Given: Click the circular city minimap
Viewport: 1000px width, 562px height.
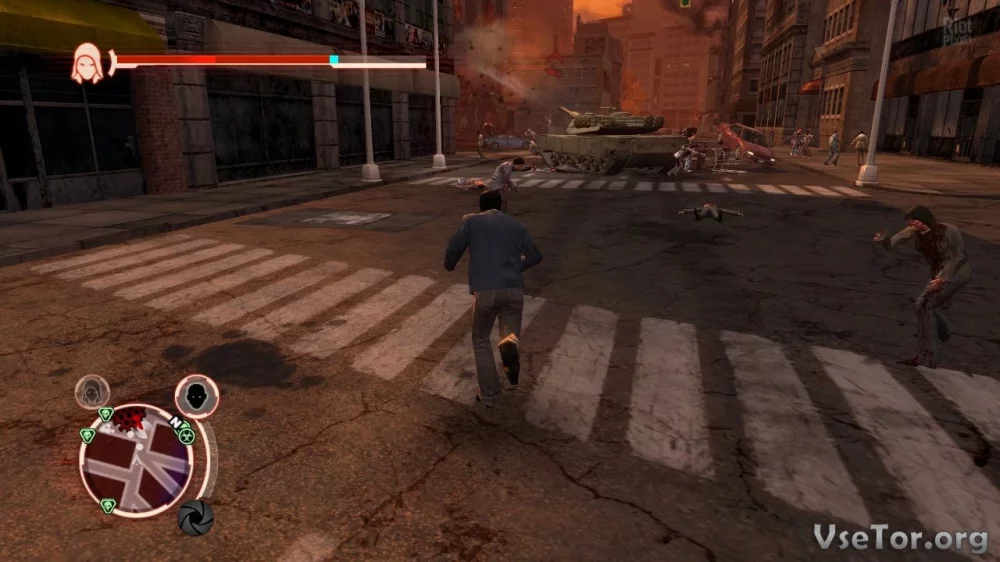Looking at the screenshot, I should coord(136,460).
